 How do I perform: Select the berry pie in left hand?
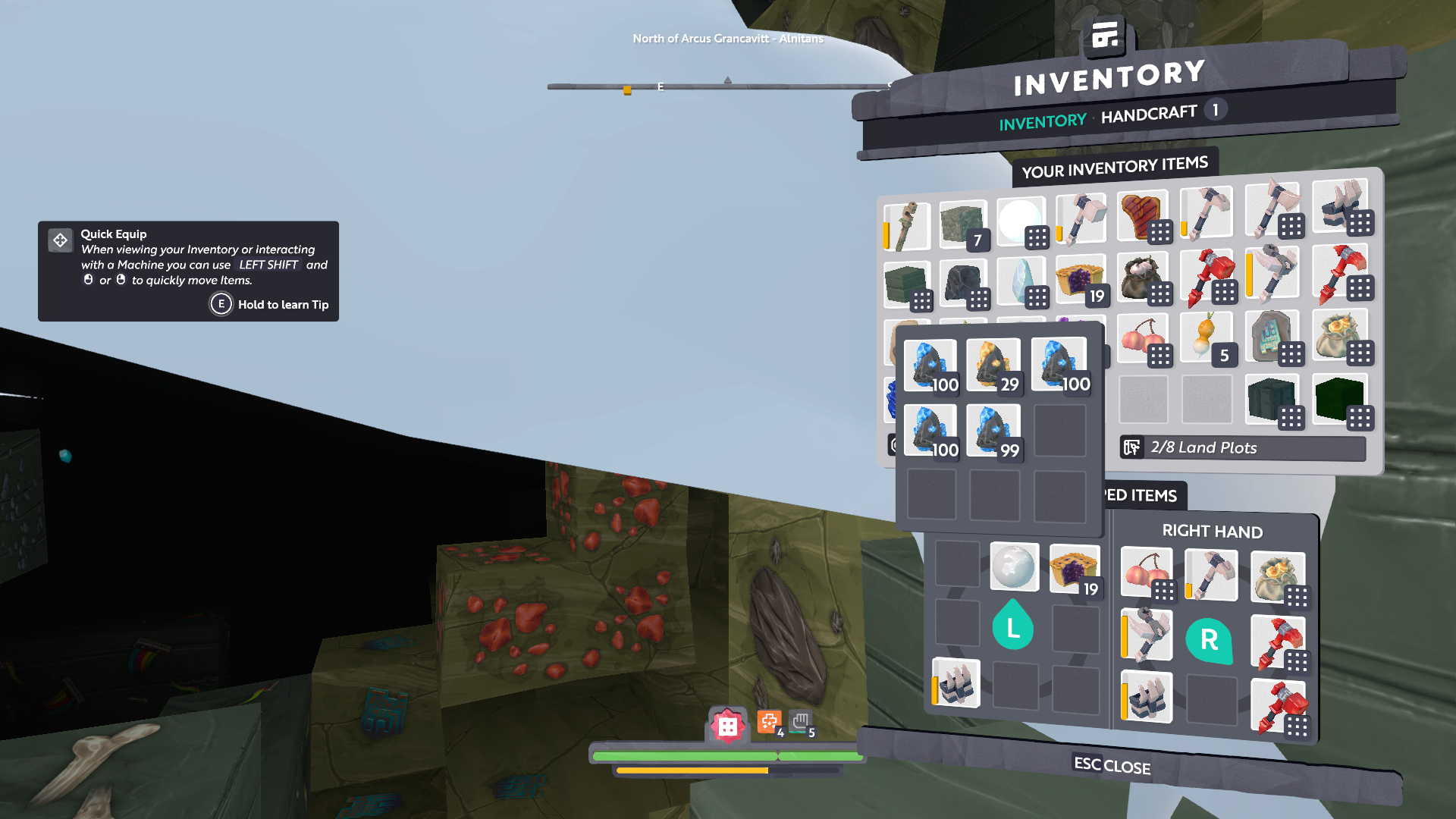1074,569
